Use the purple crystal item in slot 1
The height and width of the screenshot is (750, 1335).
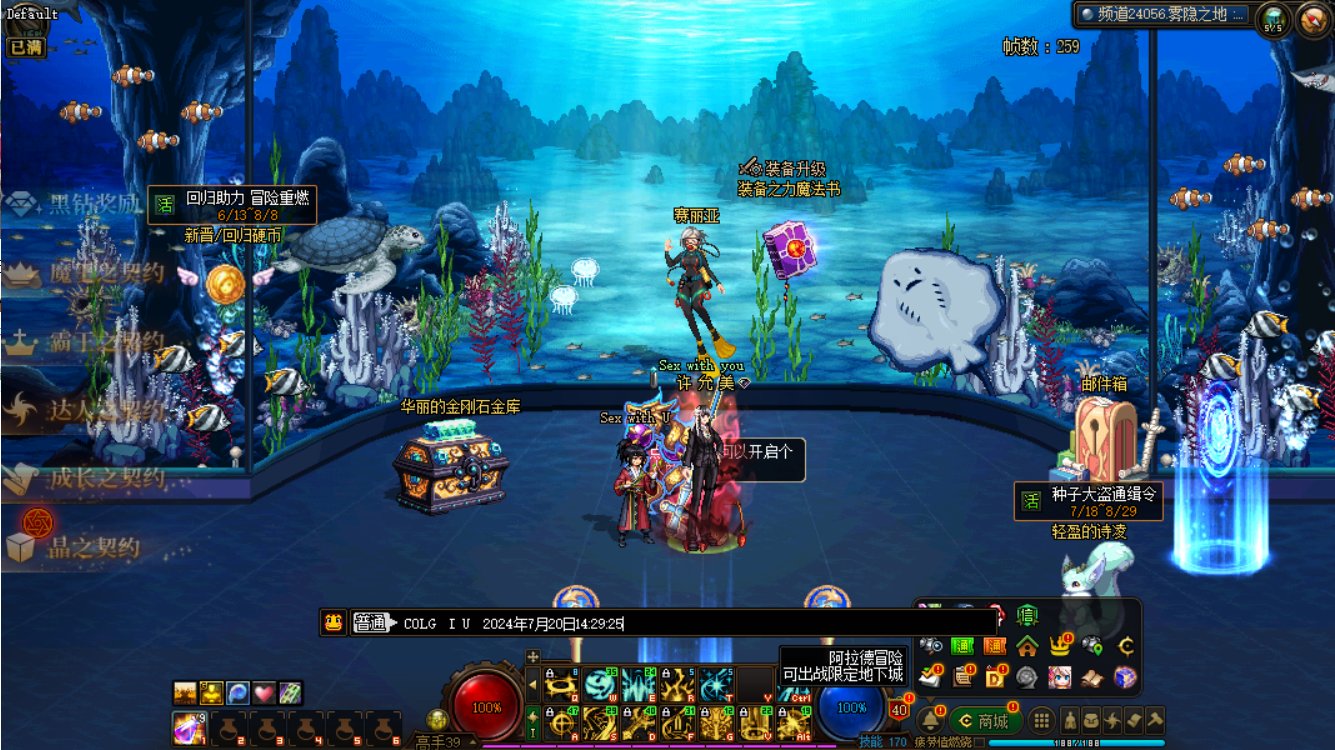point(186,727)
